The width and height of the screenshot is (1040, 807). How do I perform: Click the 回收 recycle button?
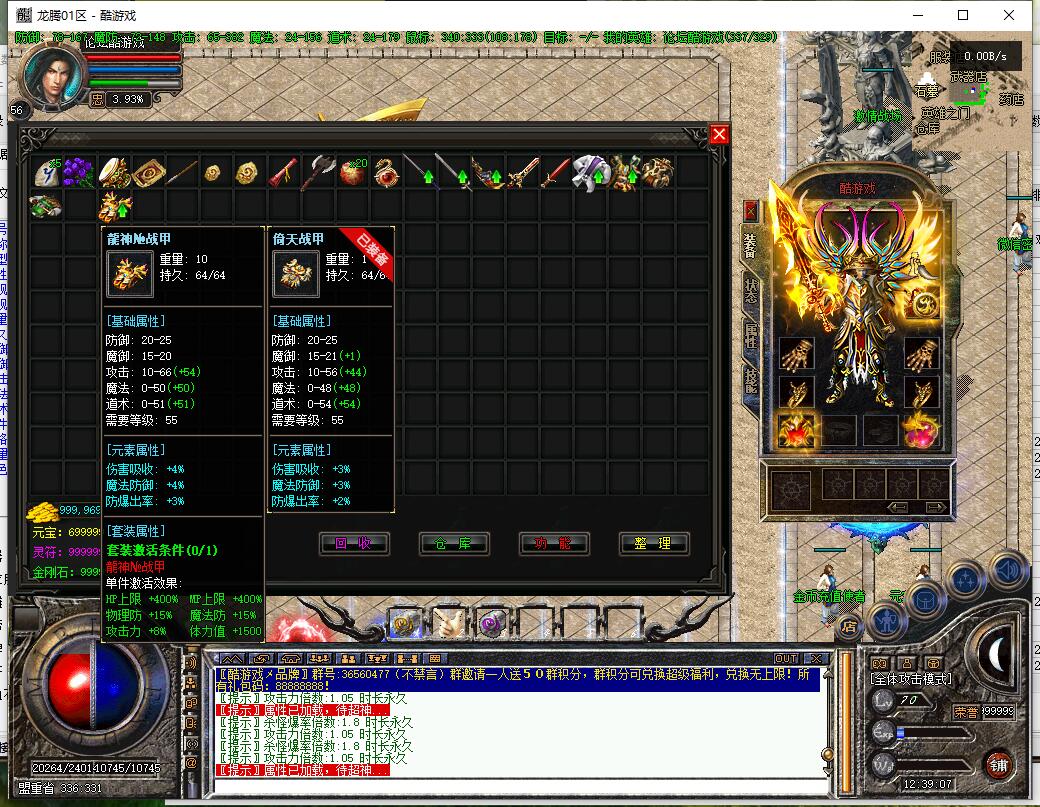[353, 543]
